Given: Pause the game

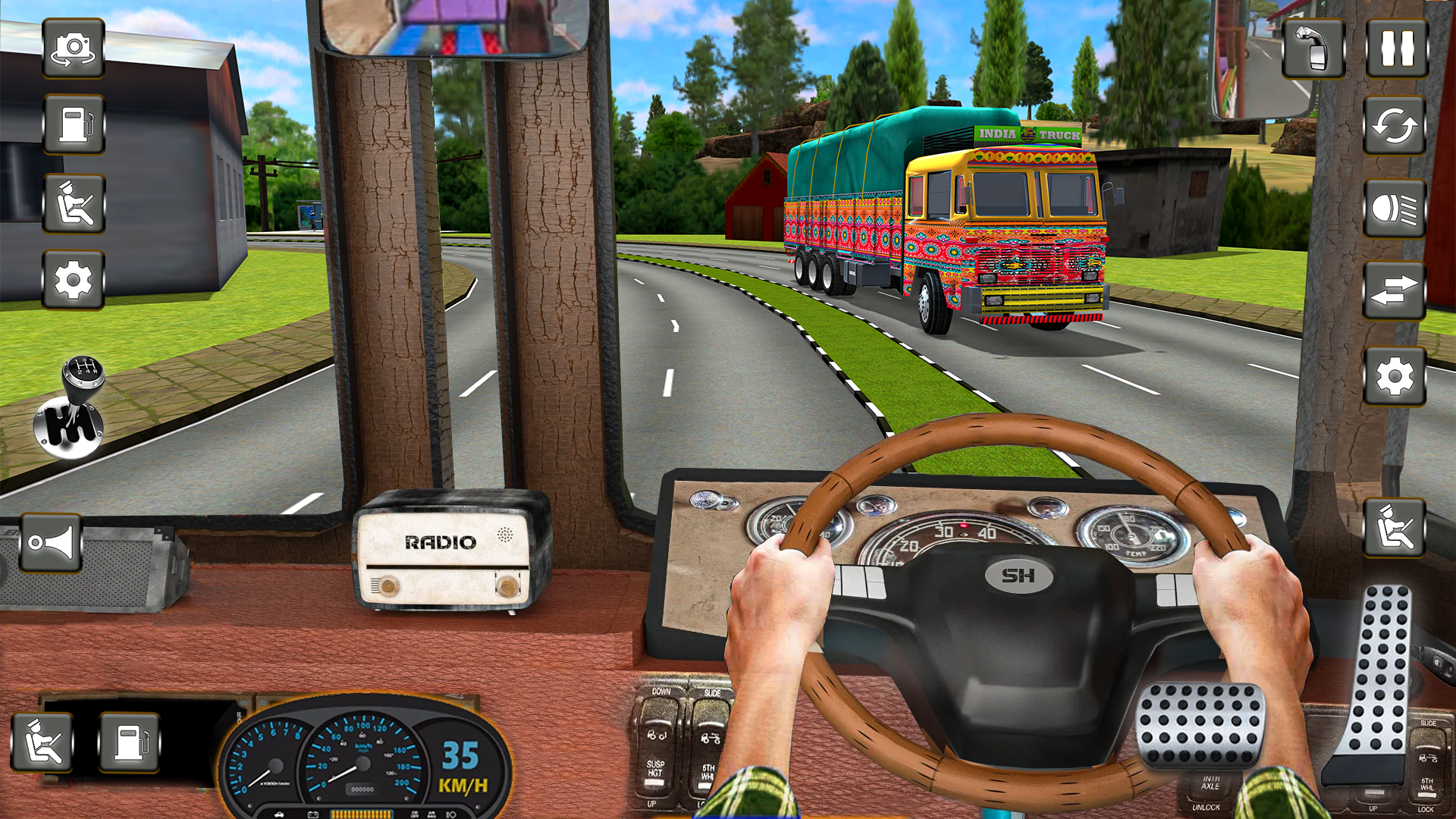Looking at the screenshot, I should [1395, 49].
